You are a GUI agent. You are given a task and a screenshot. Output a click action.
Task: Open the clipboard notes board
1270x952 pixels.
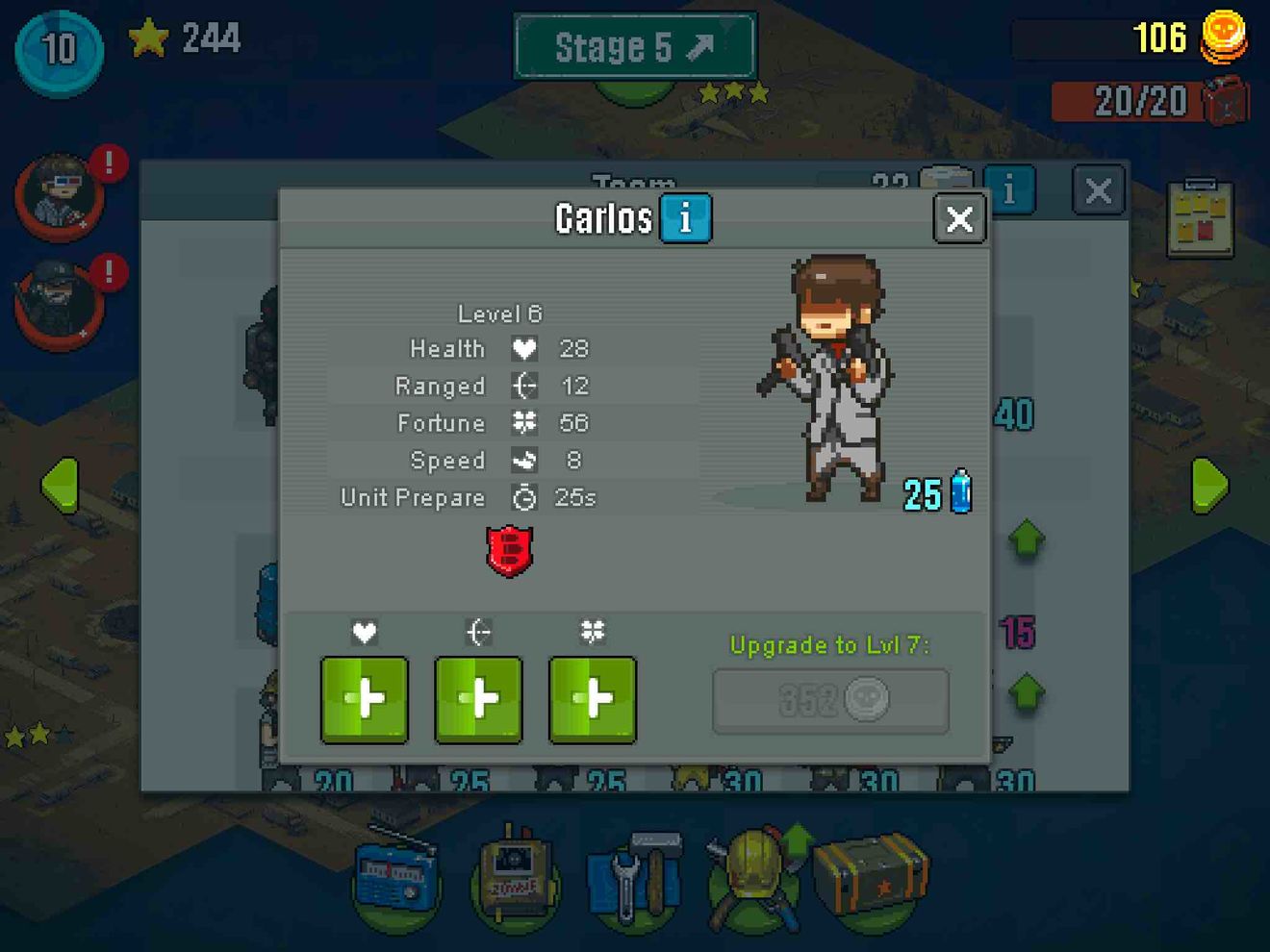tap(1200, 218)
